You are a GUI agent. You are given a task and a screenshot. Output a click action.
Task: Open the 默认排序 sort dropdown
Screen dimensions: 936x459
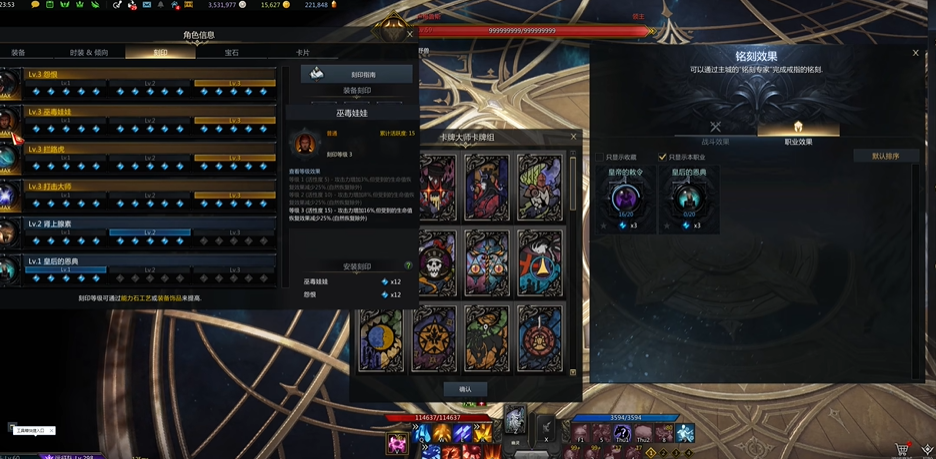point(885,156)
